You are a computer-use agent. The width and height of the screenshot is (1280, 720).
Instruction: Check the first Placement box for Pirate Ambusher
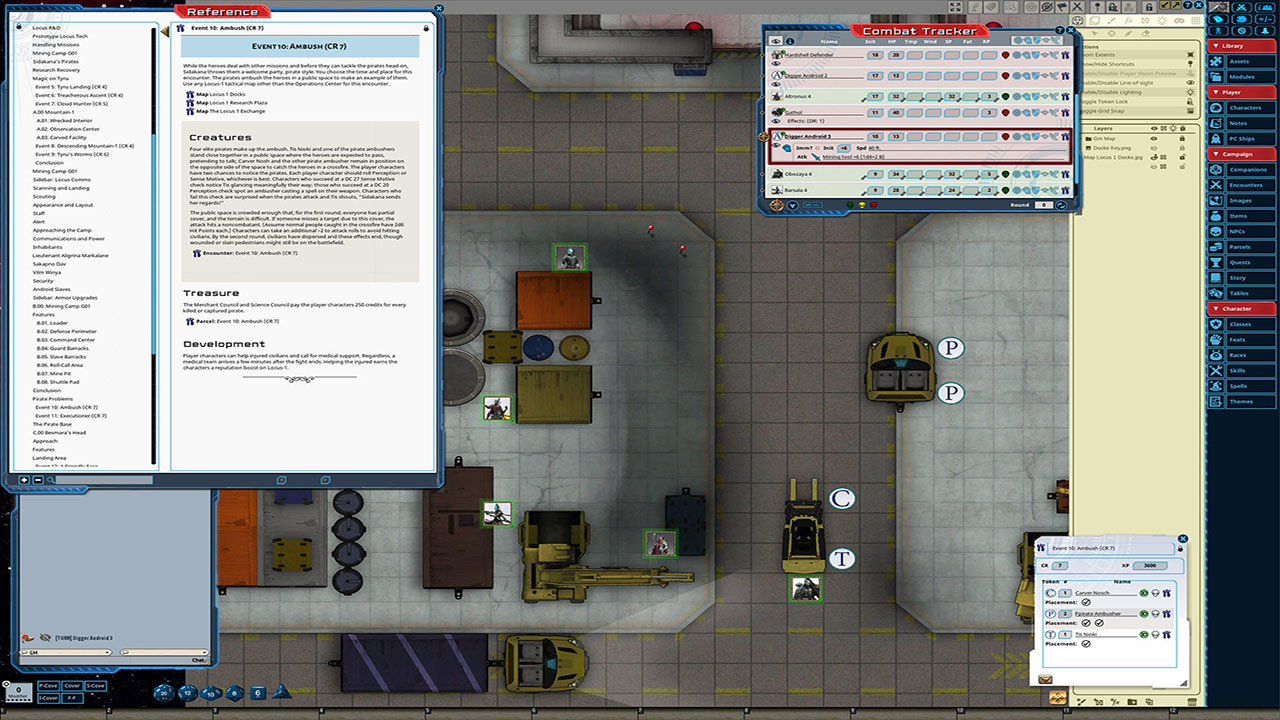(1086, 623)
